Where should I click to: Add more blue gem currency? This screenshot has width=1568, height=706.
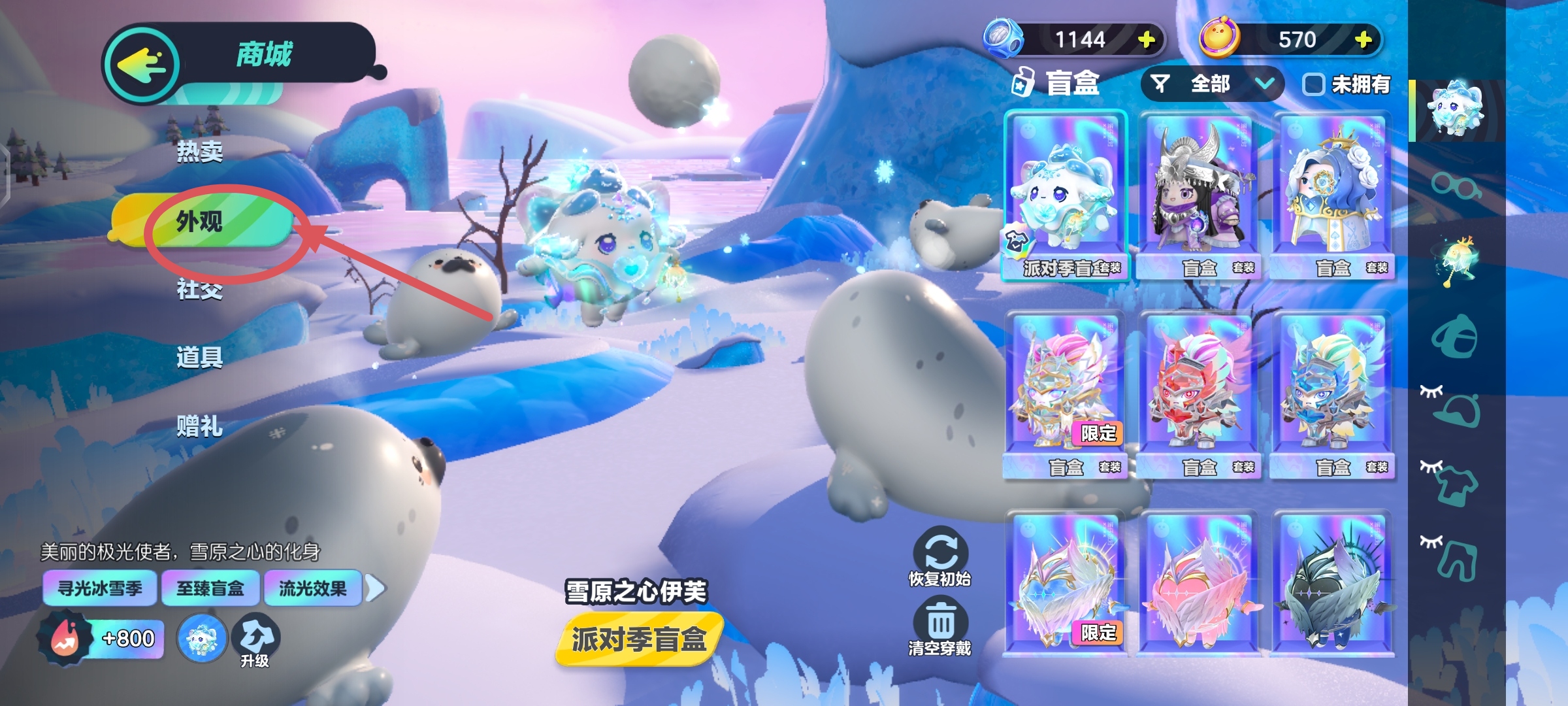click(1146, 40)
